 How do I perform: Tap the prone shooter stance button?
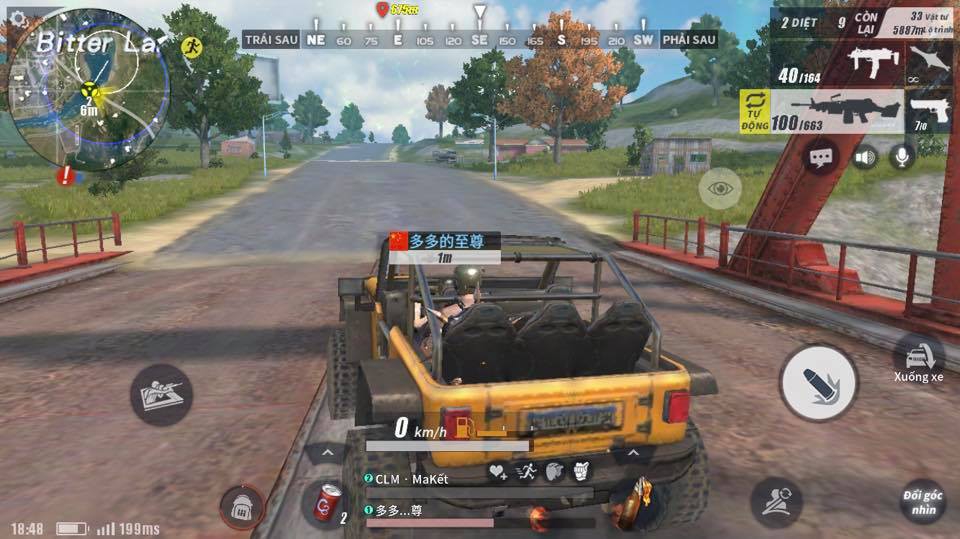pos(161,394)
